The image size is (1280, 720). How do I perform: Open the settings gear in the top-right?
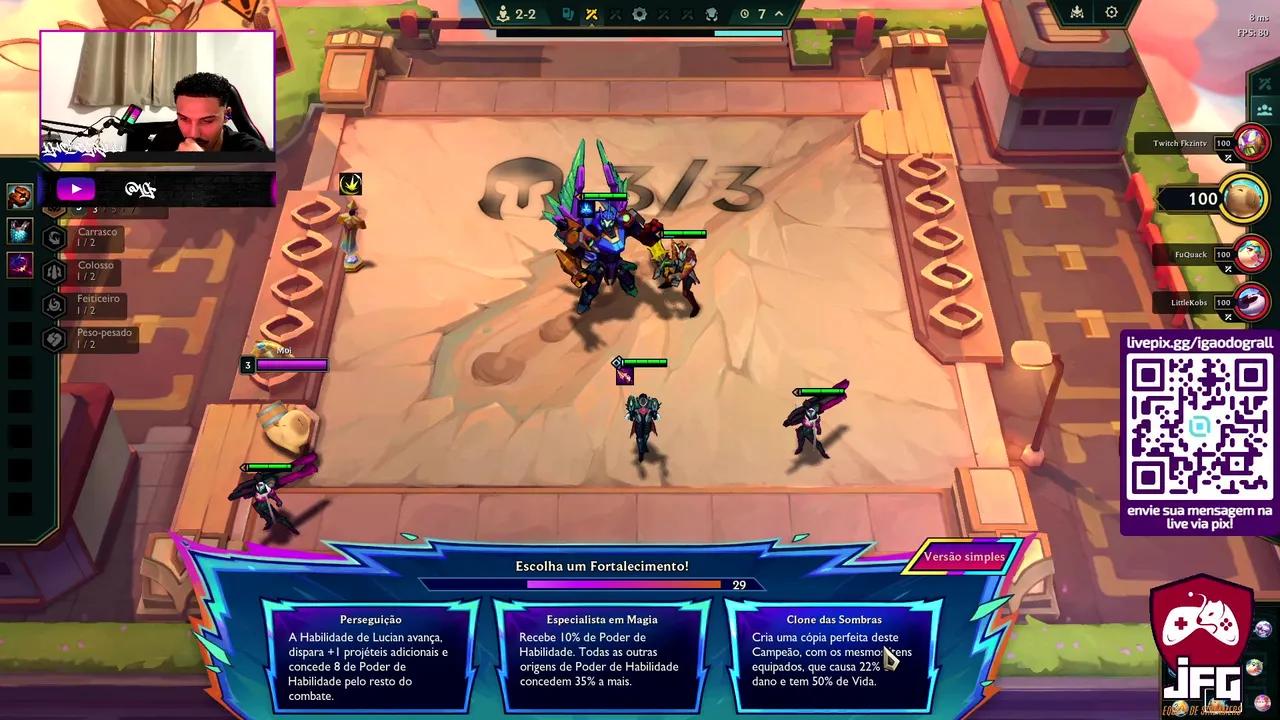tap(1111, 13)
